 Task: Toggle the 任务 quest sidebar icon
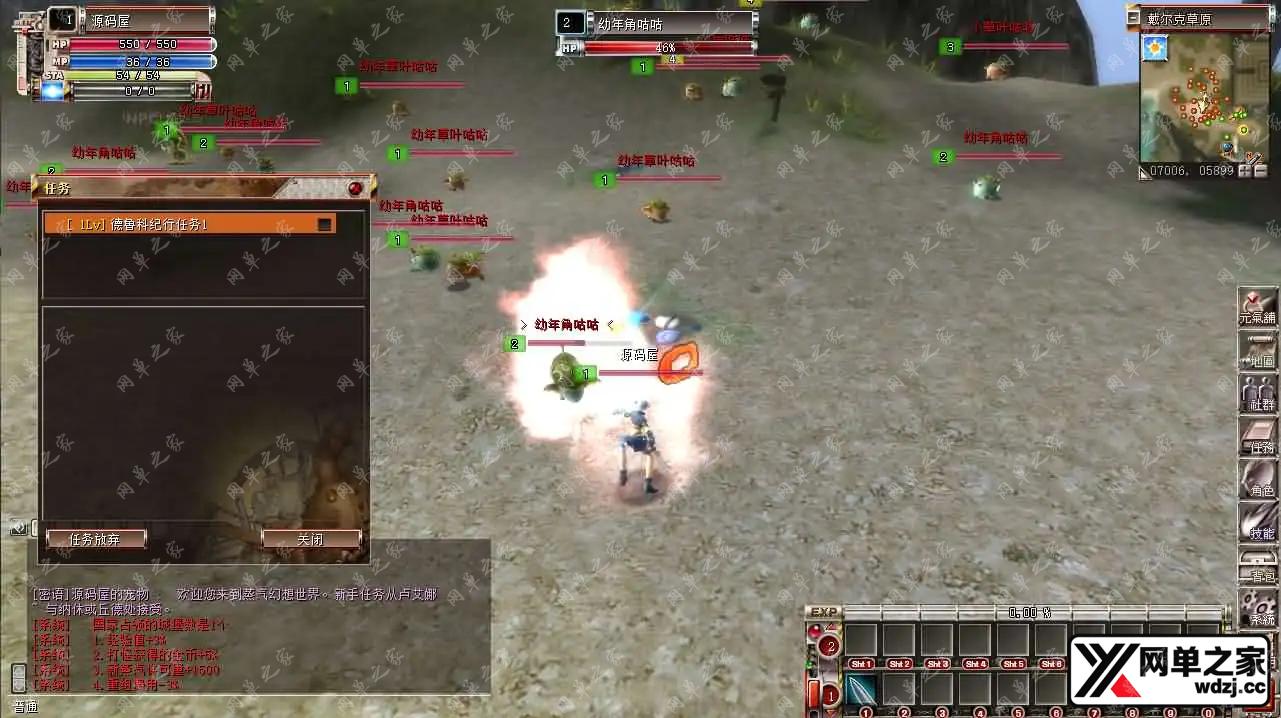(x=1257, y=436)
